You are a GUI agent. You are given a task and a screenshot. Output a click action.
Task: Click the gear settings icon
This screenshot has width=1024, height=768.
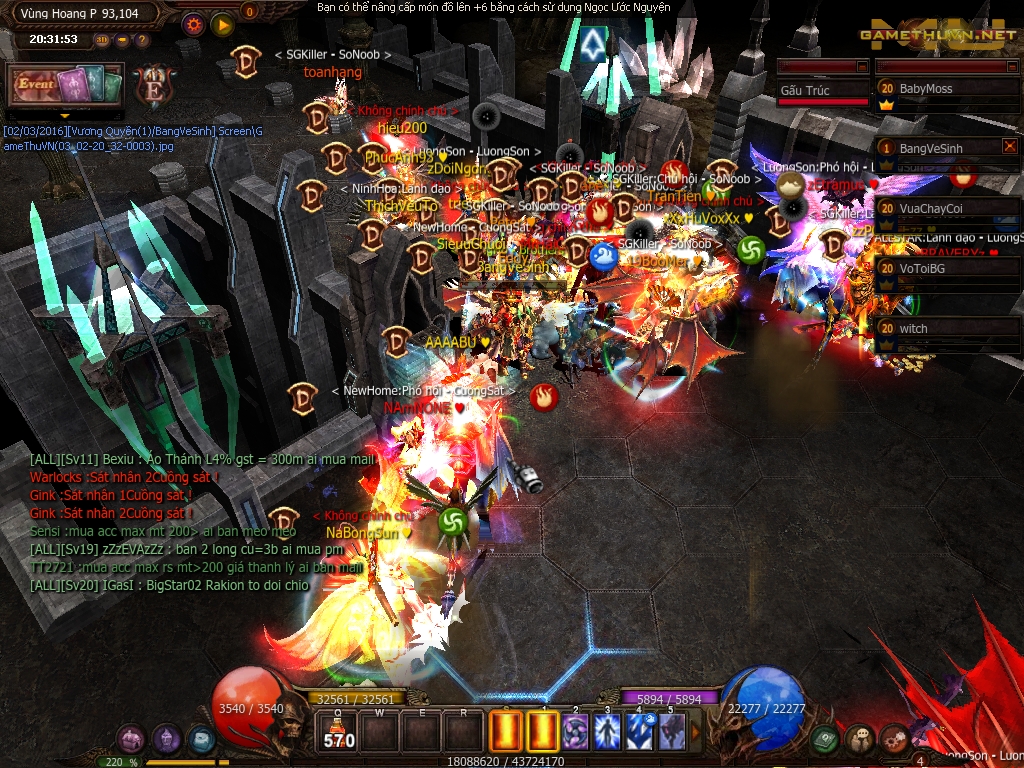tap(193, 24)
